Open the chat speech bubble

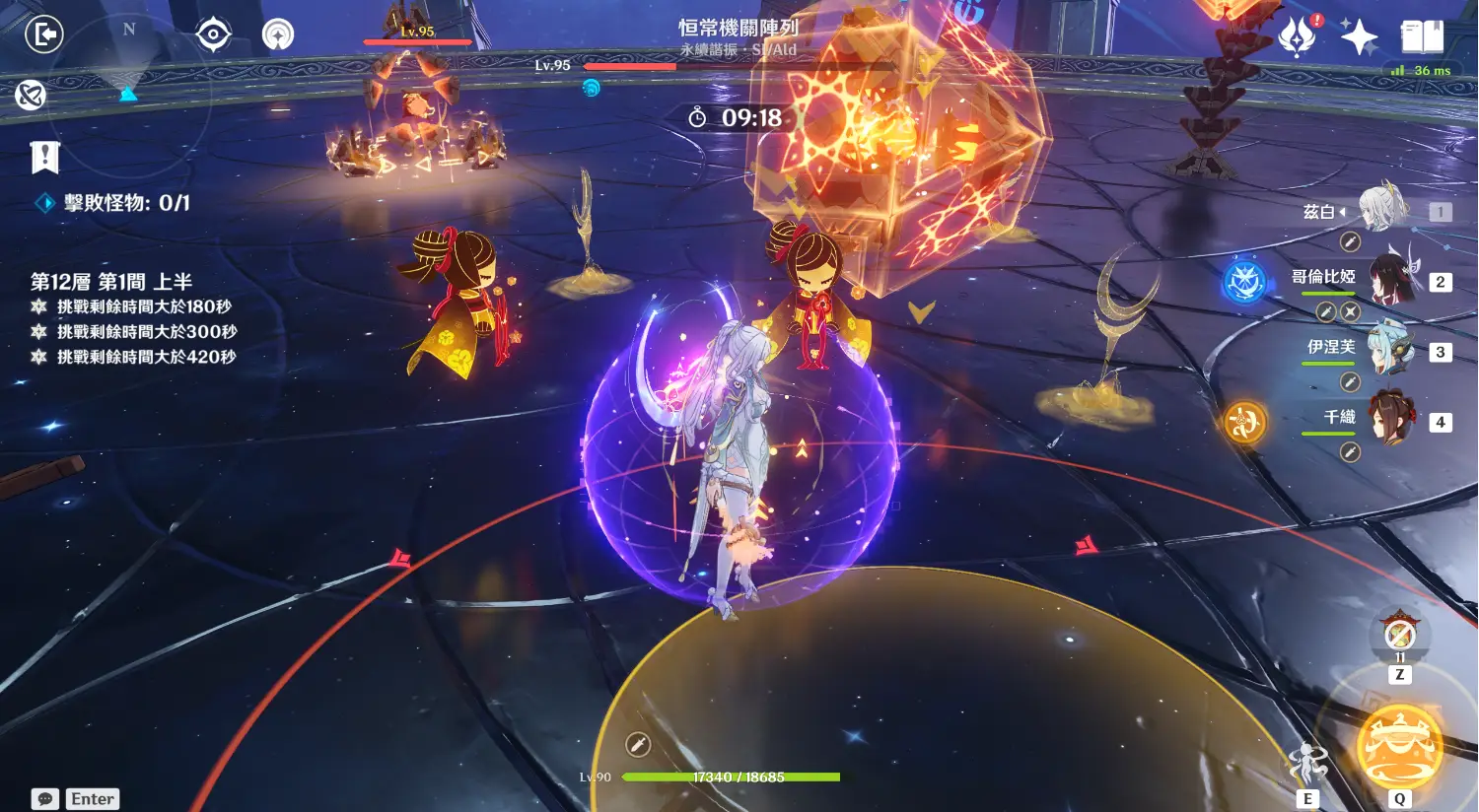click(x=44, y=798)
